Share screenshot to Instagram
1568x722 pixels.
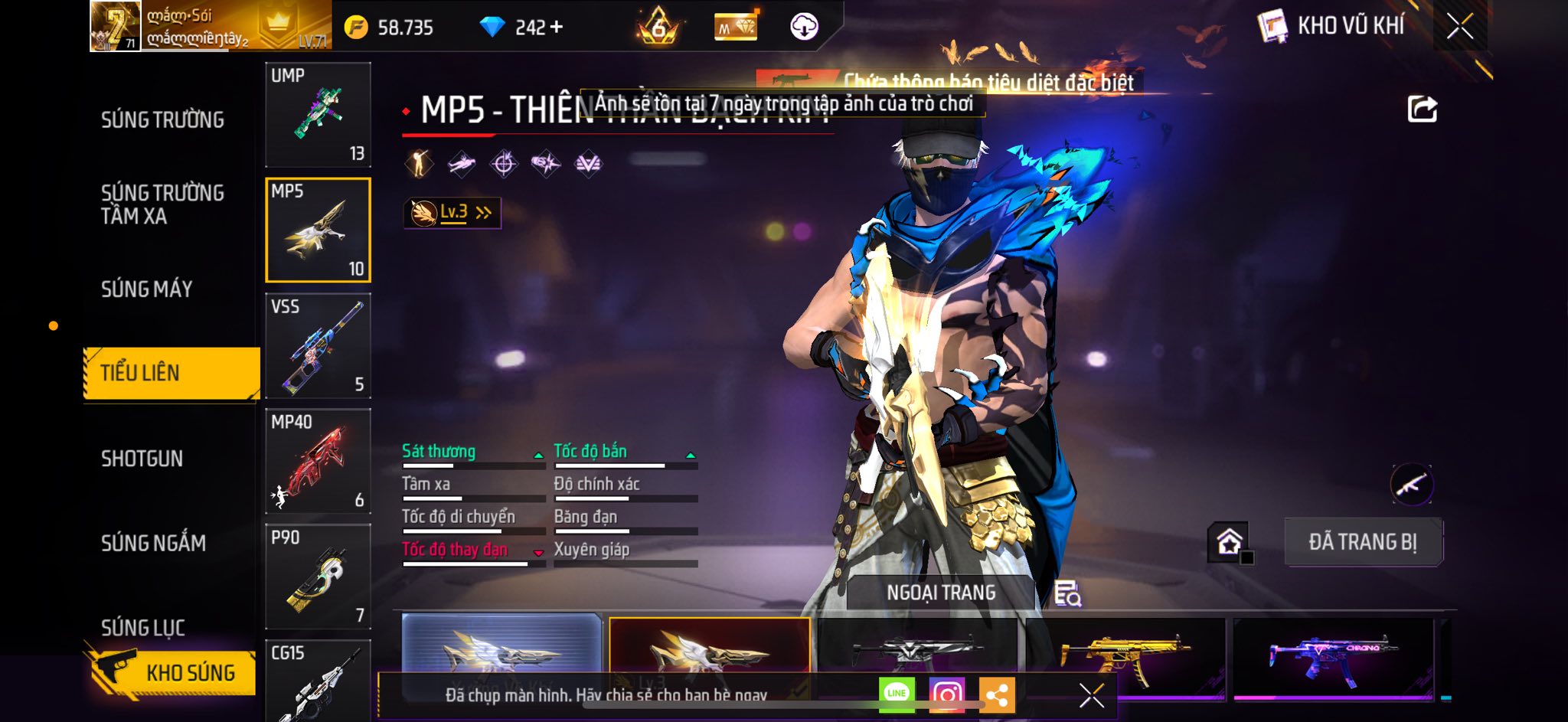tap(946, 694)
